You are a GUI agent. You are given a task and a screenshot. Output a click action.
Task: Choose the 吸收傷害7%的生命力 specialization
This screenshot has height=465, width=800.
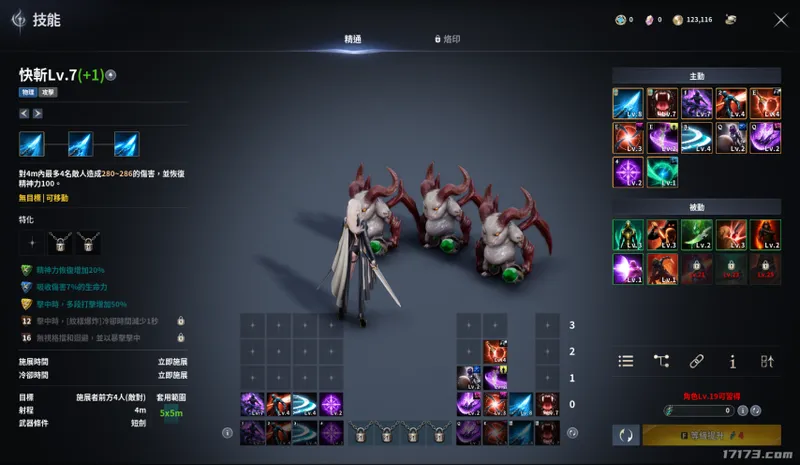[27, 286]
